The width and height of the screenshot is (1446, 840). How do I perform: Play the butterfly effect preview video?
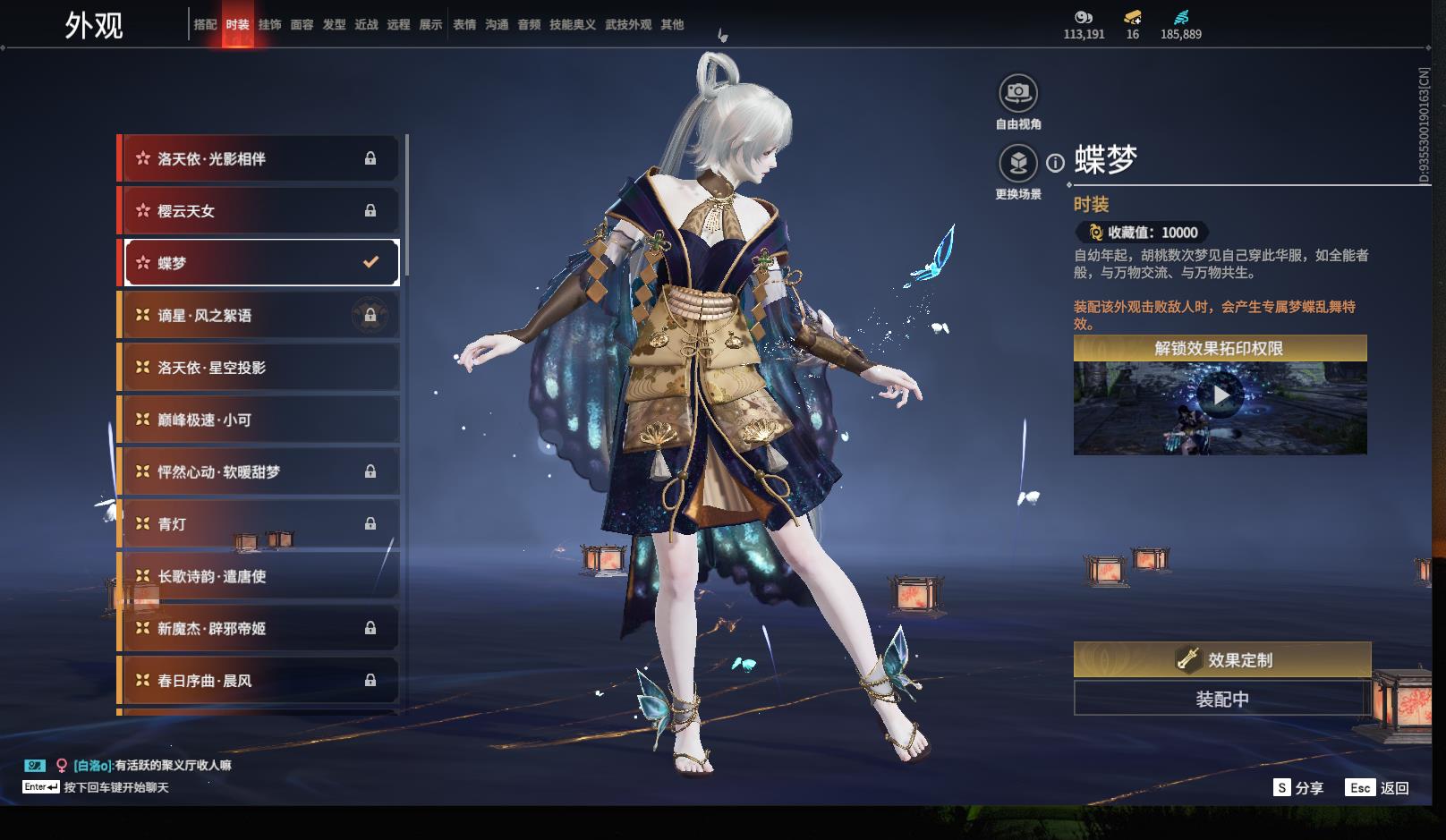pyautogui.click(x=1221, y=395)
